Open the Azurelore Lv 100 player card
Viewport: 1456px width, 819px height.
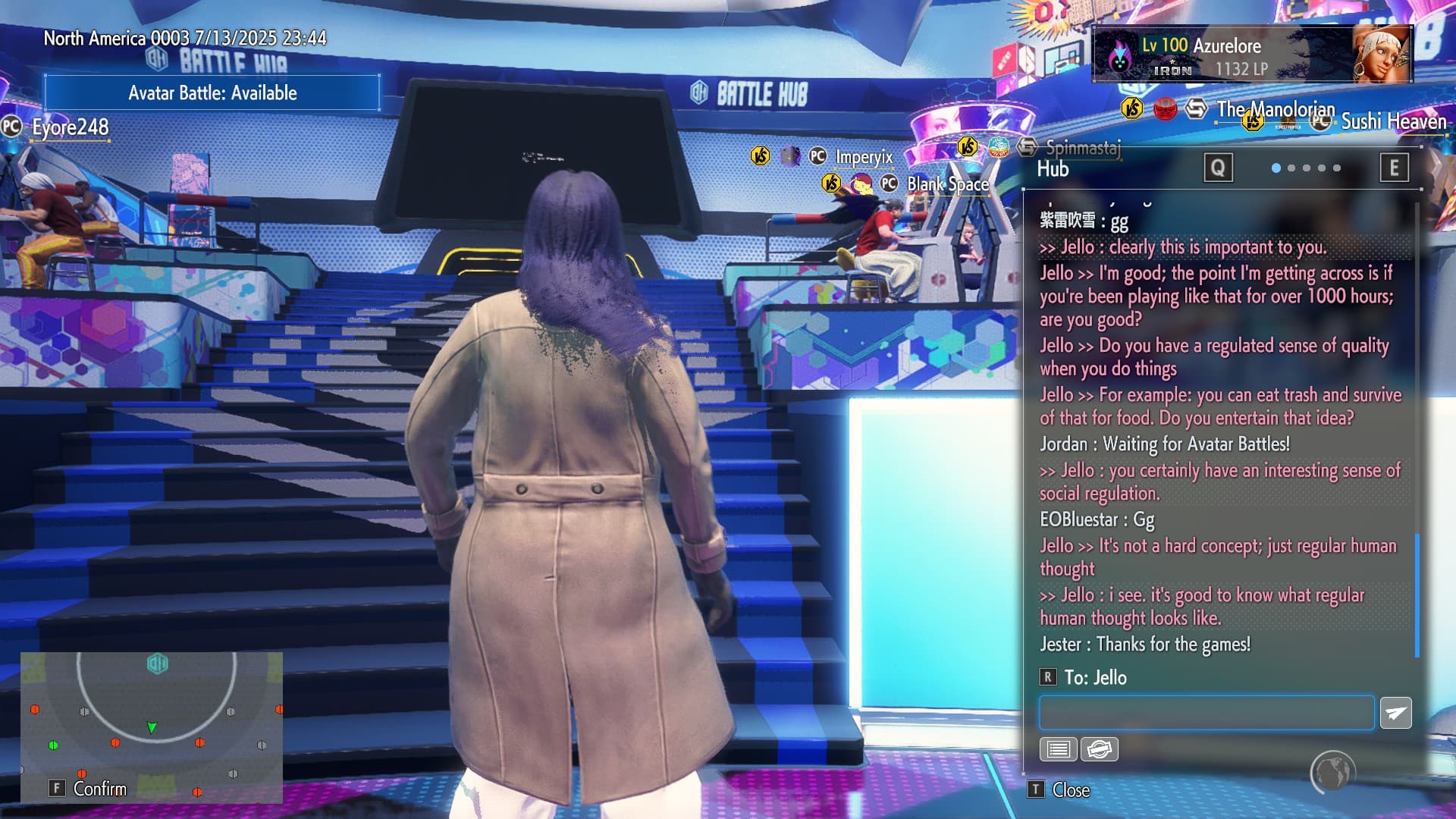tap(1251, 55)
